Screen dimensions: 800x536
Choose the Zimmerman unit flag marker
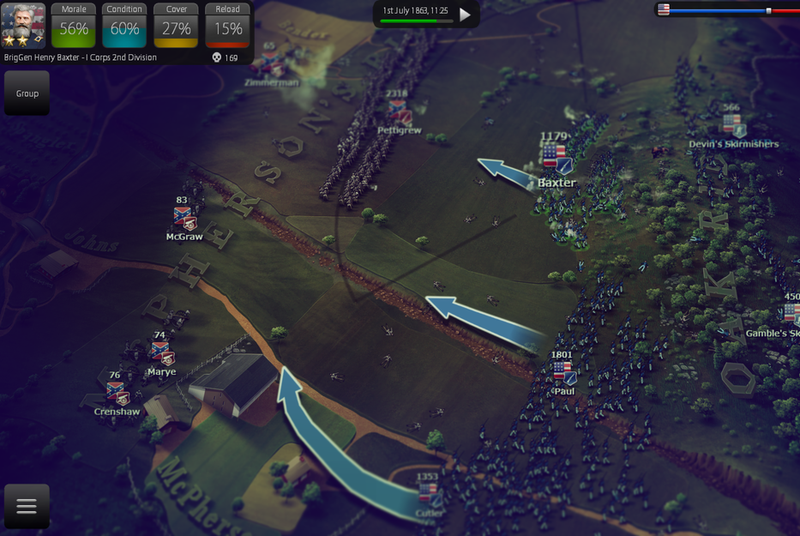271,63
